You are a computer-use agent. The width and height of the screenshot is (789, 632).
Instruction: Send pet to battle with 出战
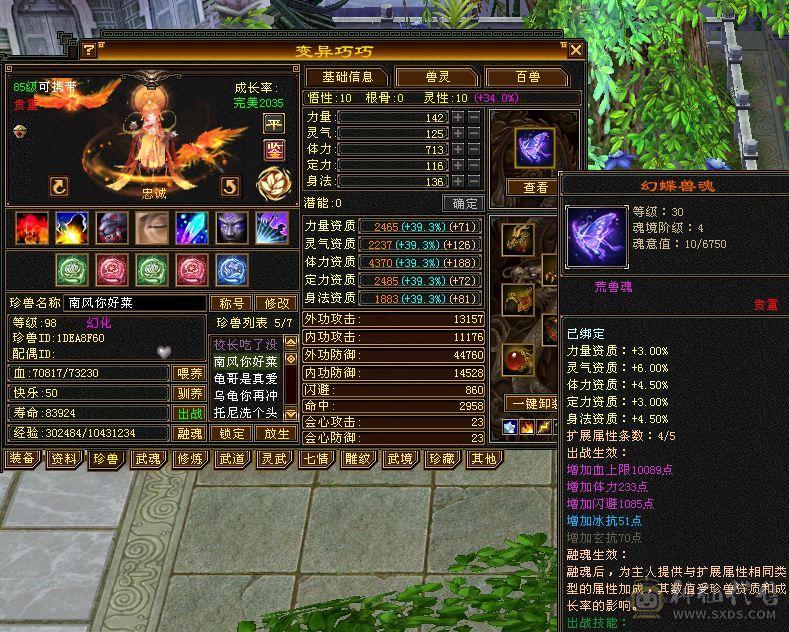pos(190,413)
